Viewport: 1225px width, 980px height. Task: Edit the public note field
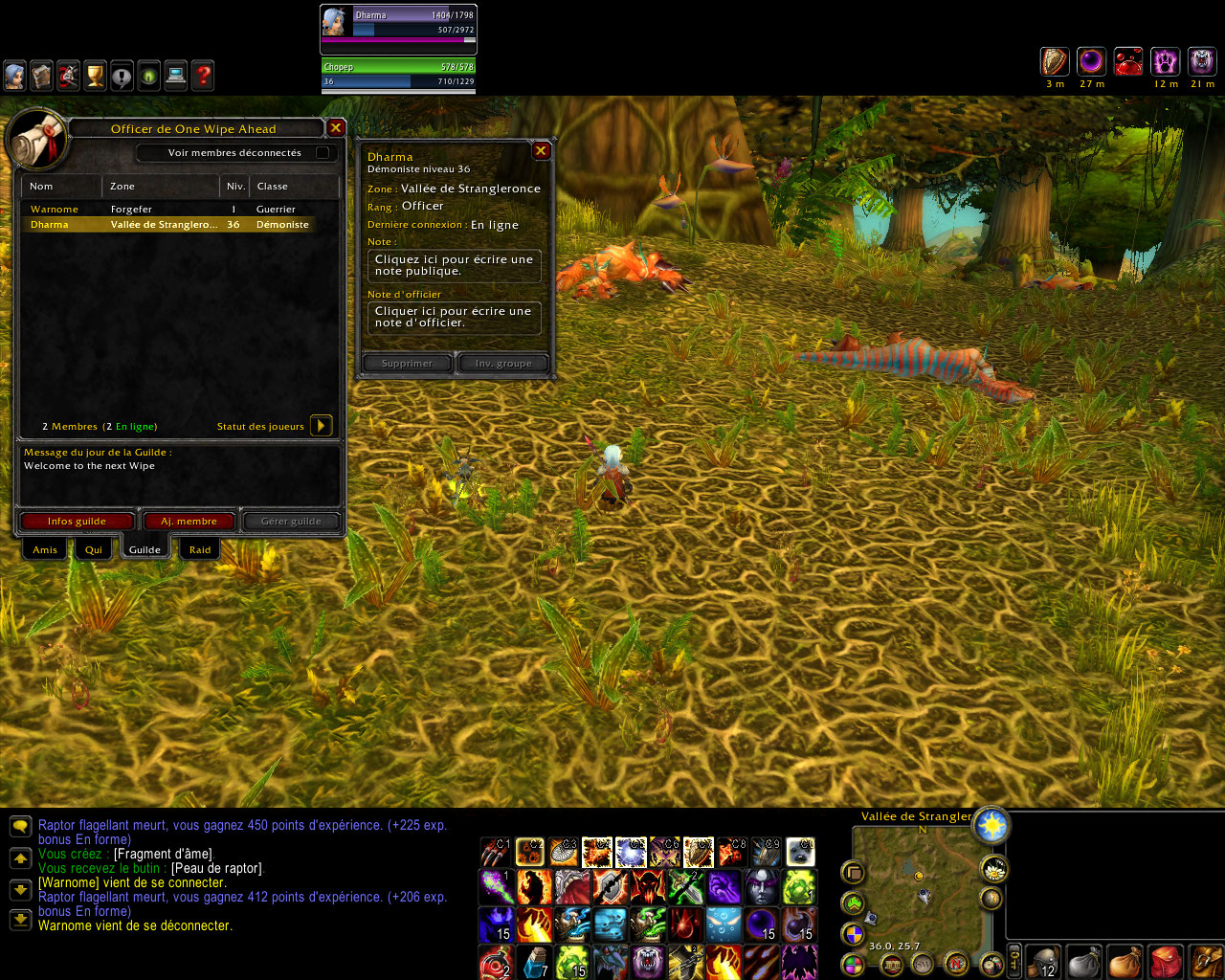point(454,265)
